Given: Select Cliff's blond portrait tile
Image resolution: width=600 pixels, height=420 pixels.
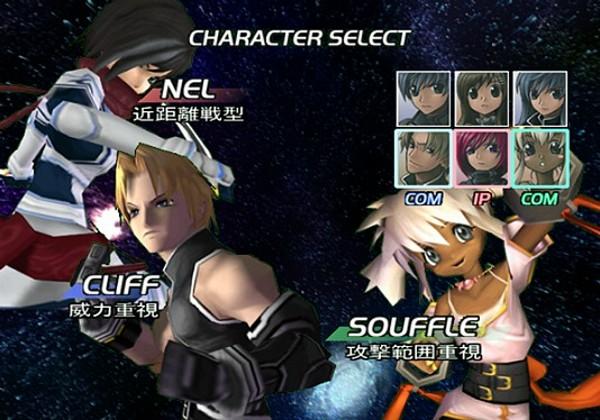Looking at the screenshot, I should point(422,157).
